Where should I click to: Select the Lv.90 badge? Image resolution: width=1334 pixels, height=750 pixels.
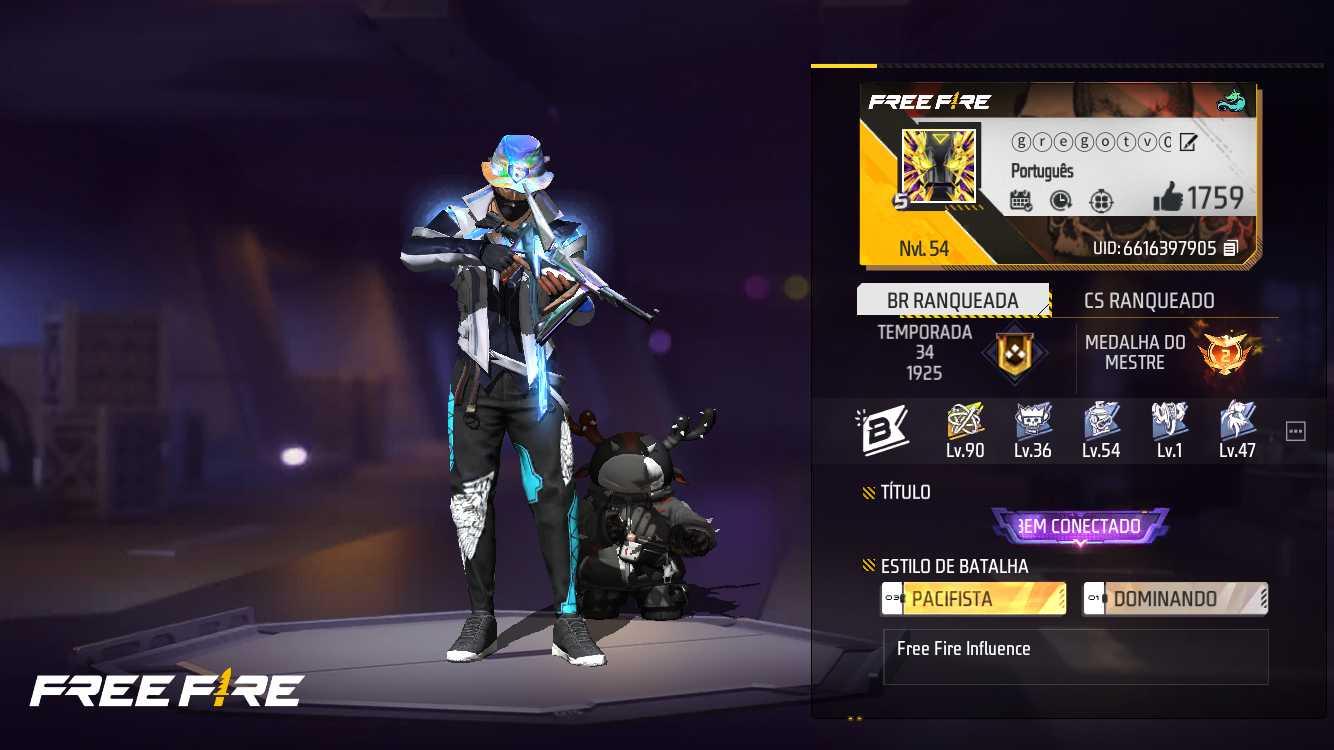tap(963, 428)
